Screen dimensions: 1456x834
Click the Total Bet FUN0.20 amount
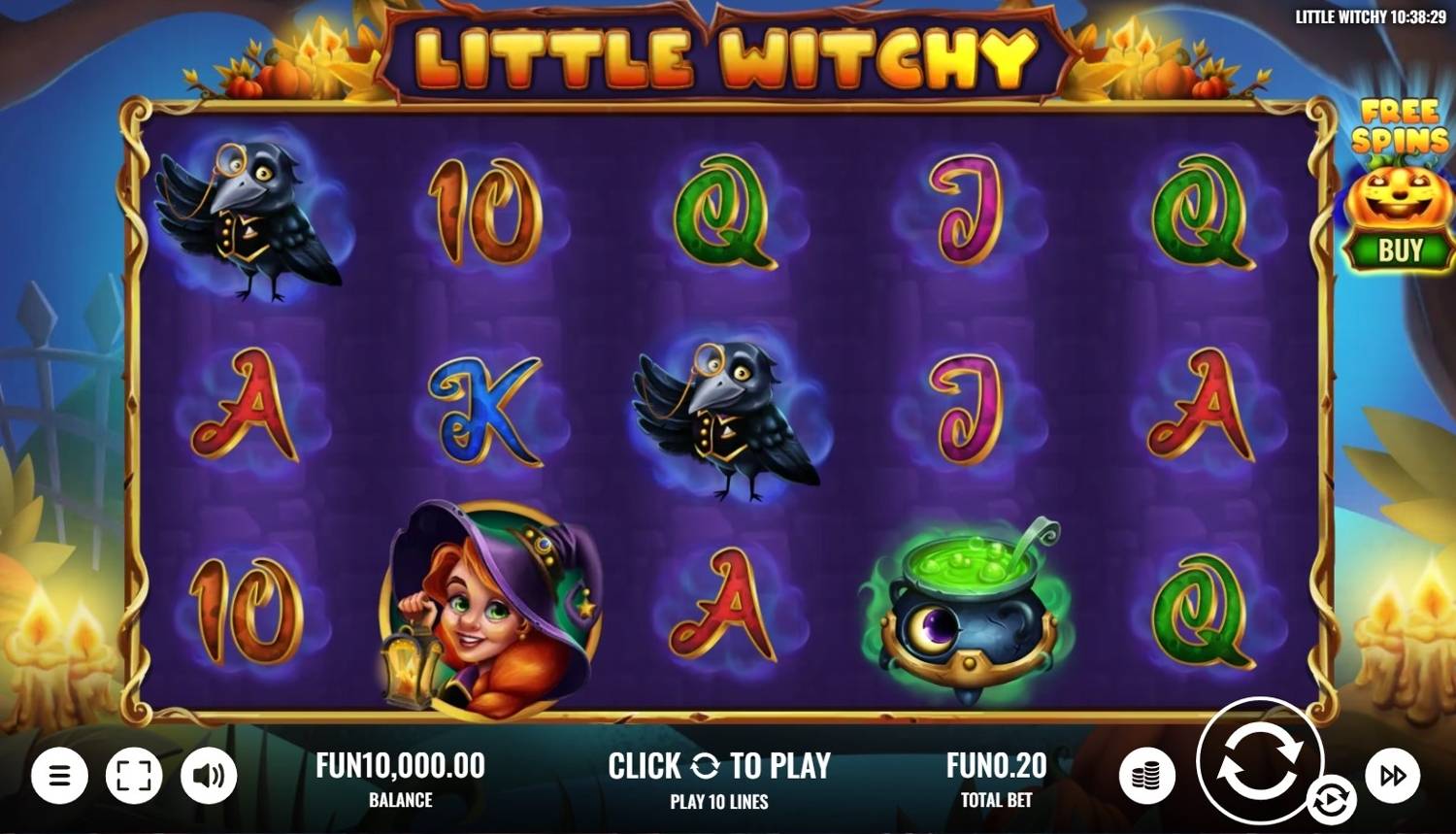[x=995, y=766]
